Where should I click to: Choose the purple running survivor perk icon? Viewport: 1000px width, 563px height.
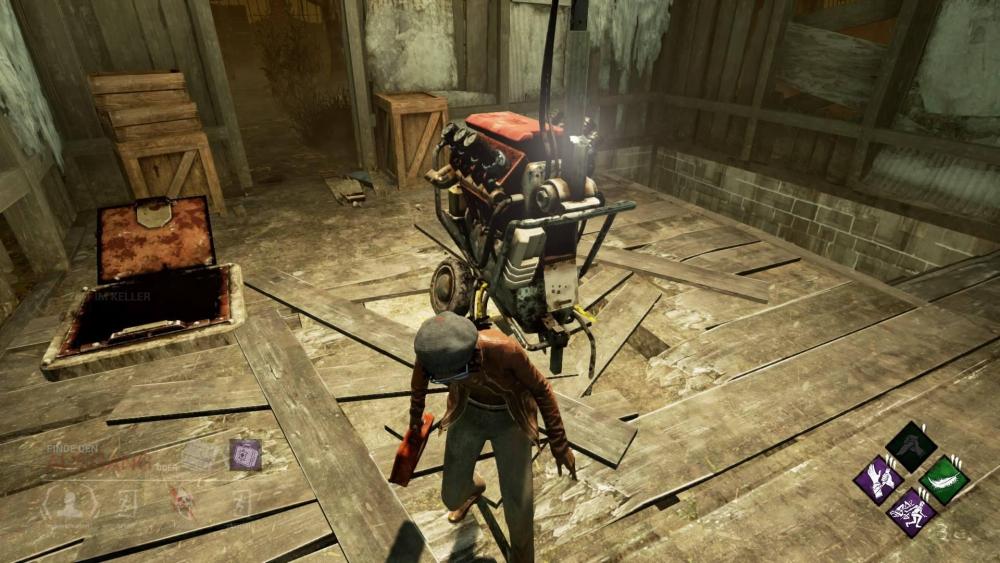[910, 512]
